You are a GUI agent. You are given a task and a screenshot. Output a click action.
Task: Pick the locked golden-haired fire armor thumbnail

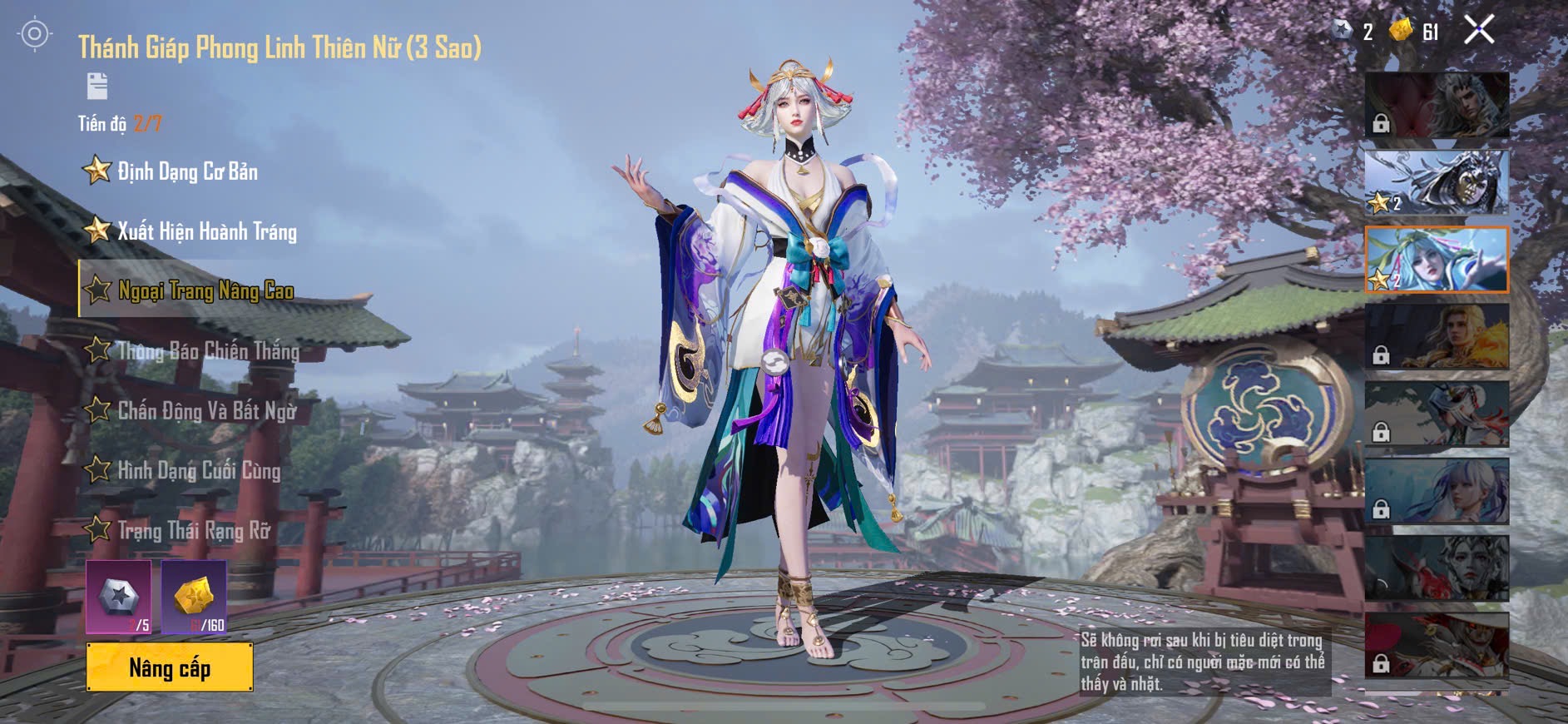click(1437, 336)
